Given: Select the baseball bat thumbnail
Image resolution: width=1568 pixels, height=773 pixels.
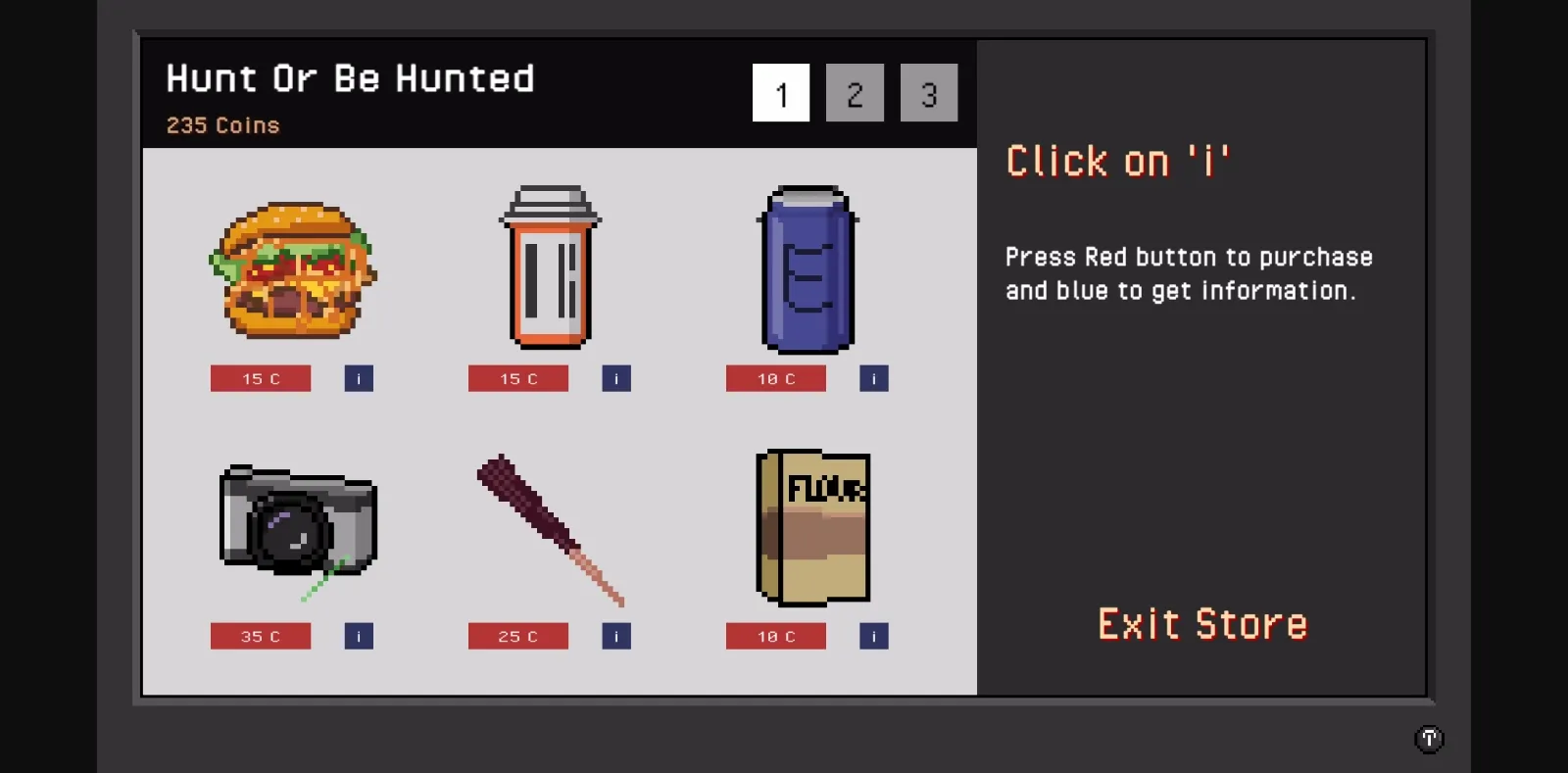Looking at the screenshot, I should (551, 529).
